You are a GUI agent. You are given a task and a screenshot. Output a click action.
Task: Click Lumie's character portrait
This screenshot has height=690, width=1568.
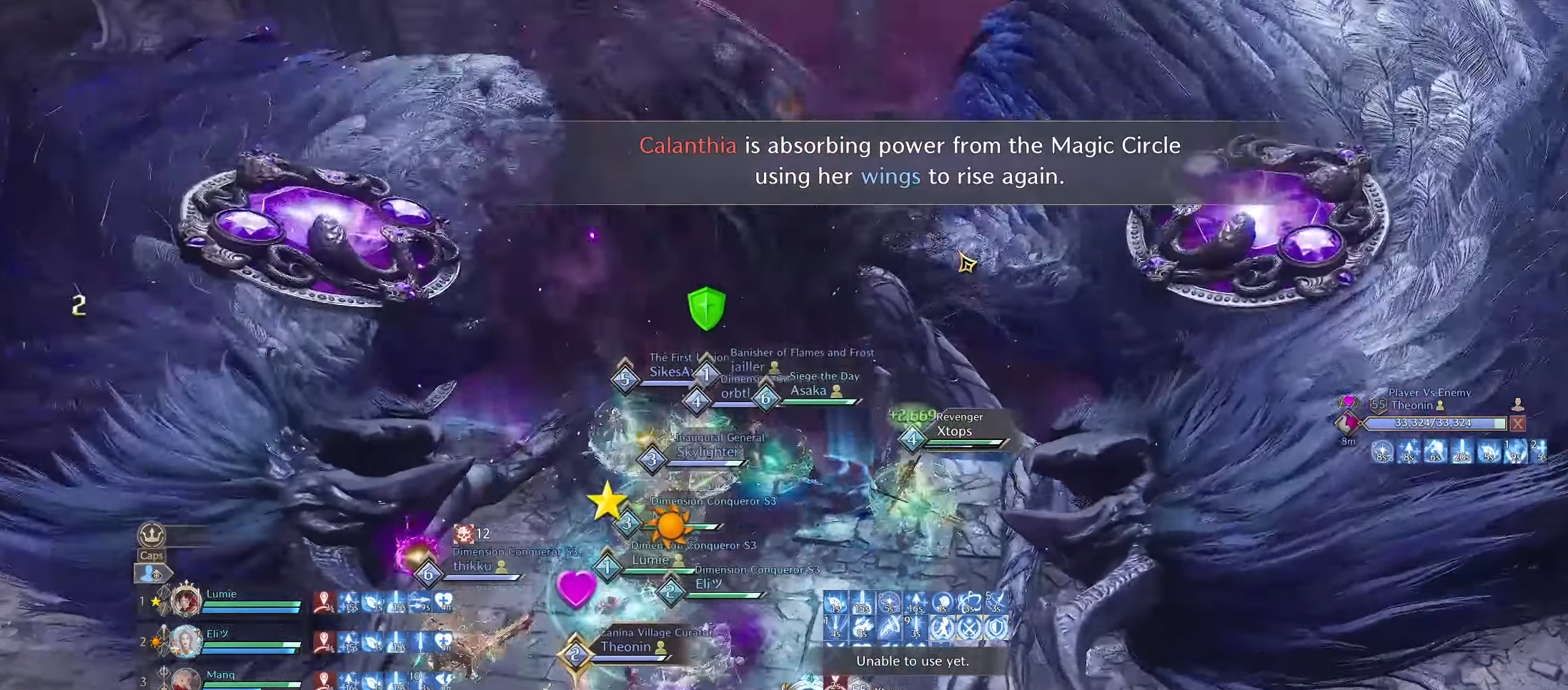tap(186, 601)
